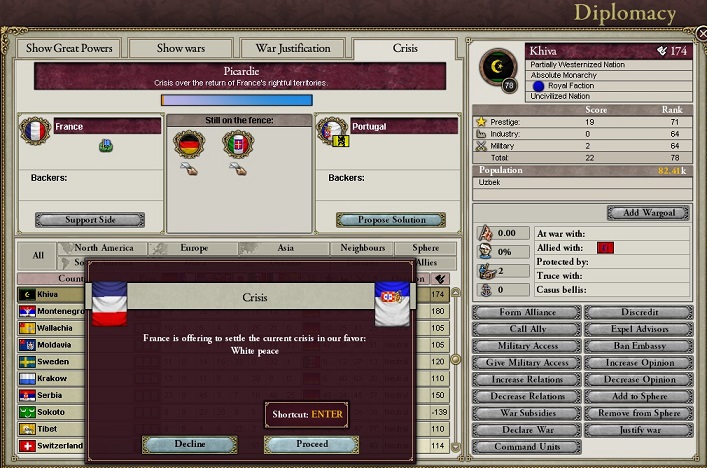Select the Crisis tab
707x468 pixels.
[405, 48]
